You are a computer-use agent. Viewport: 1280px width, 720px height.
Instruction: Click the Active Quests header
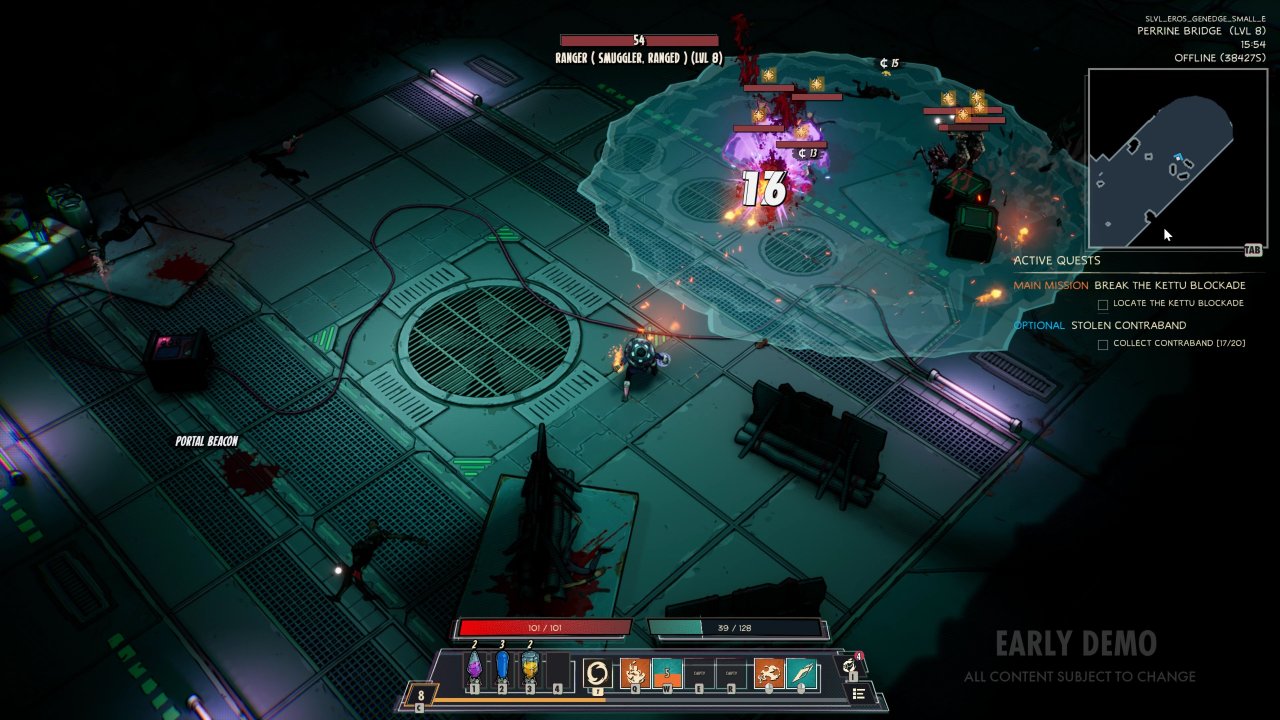click(1056, 260)
